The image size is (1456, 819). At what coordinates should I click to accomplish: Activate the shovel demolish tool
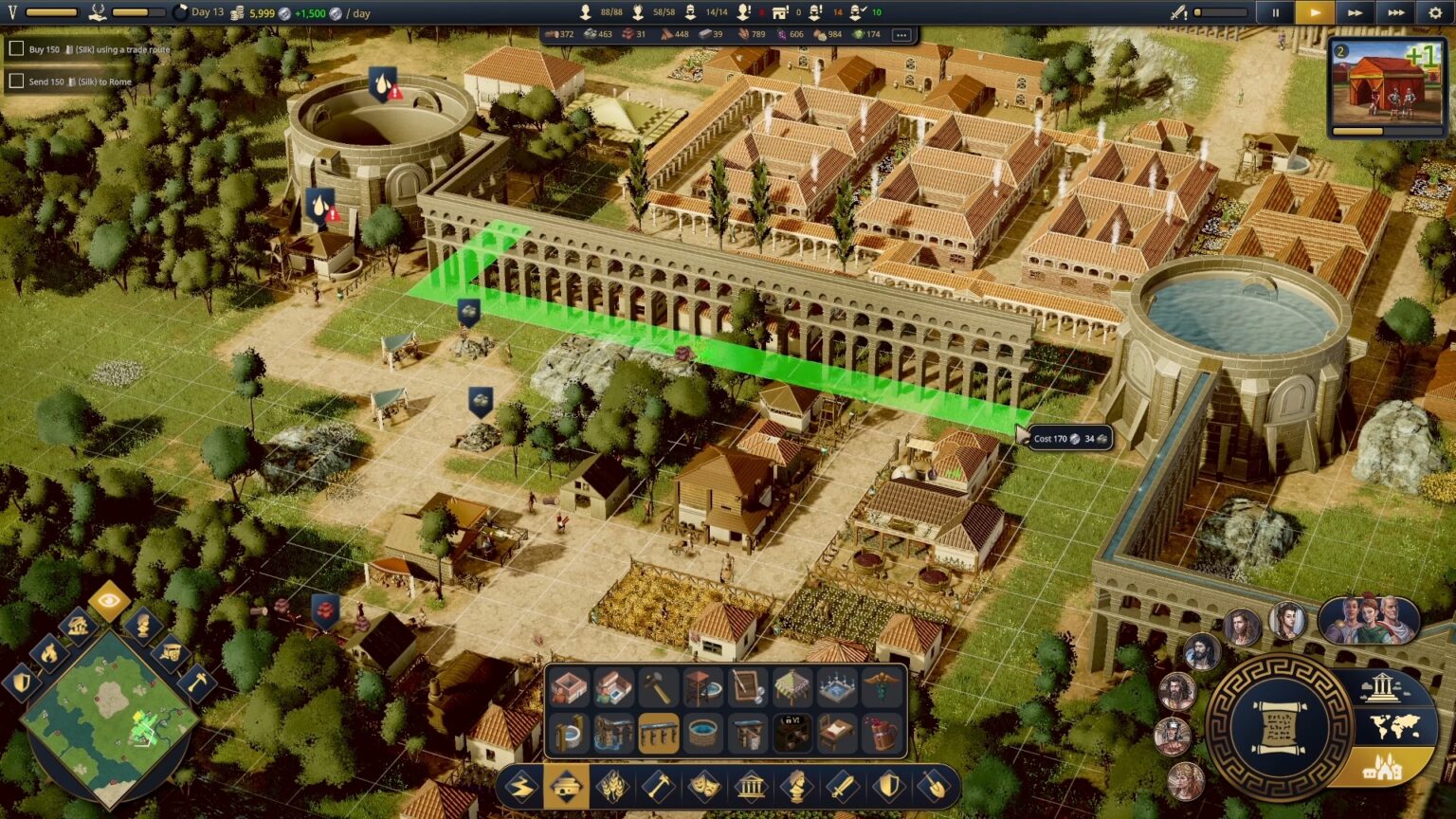[x=934, y=787]
